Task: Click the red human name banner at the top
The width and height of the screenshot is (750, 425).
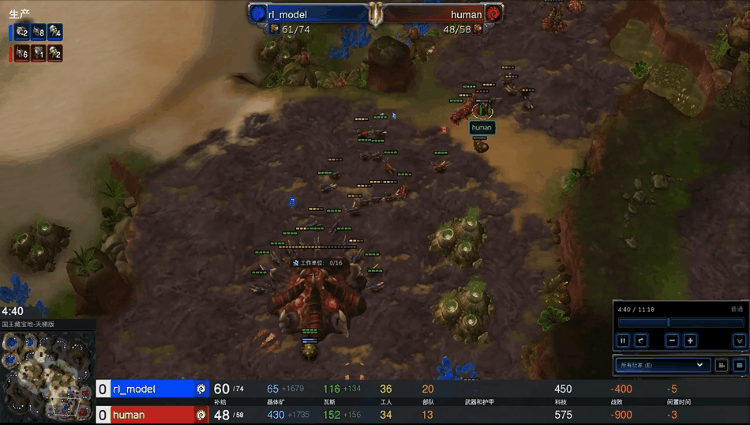Action: click(x=442, y=14)
